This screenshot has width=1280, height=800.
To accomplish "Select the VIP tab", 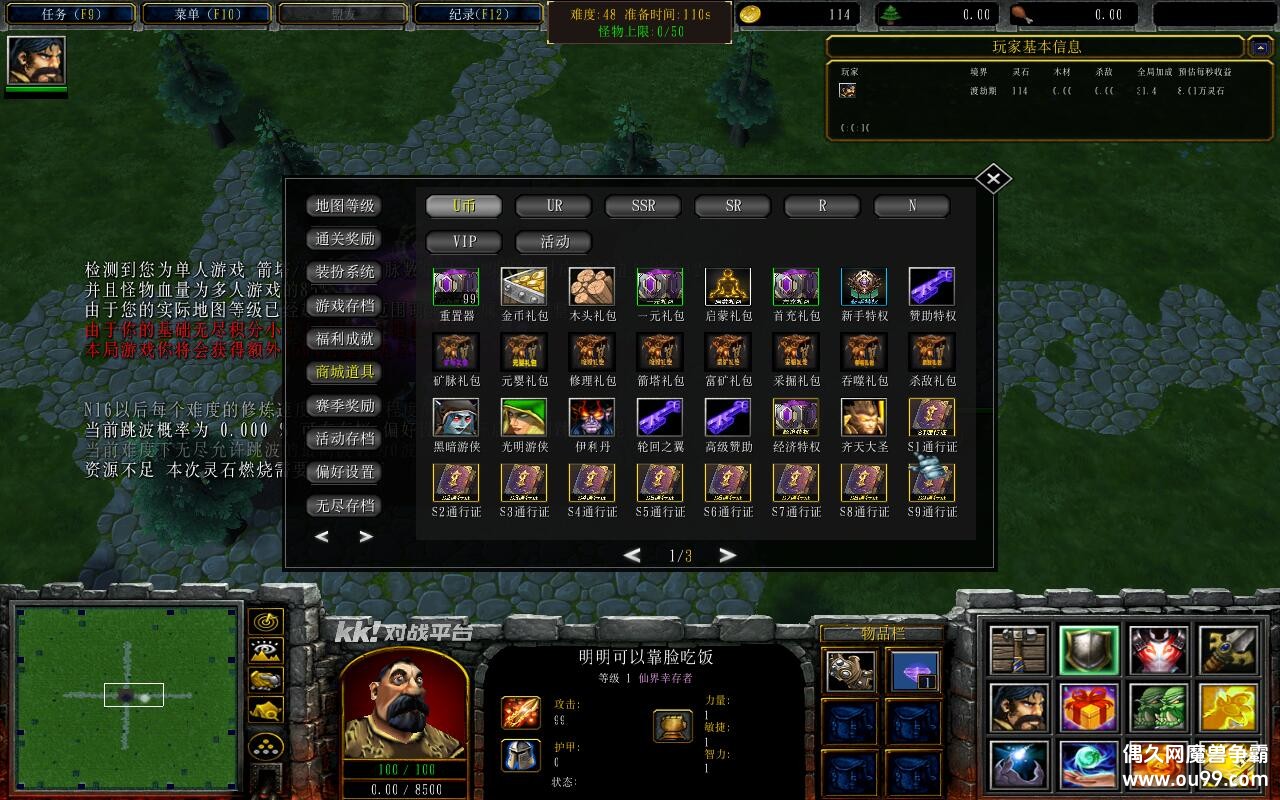I will pyautogui.click(x=464, y=242).
